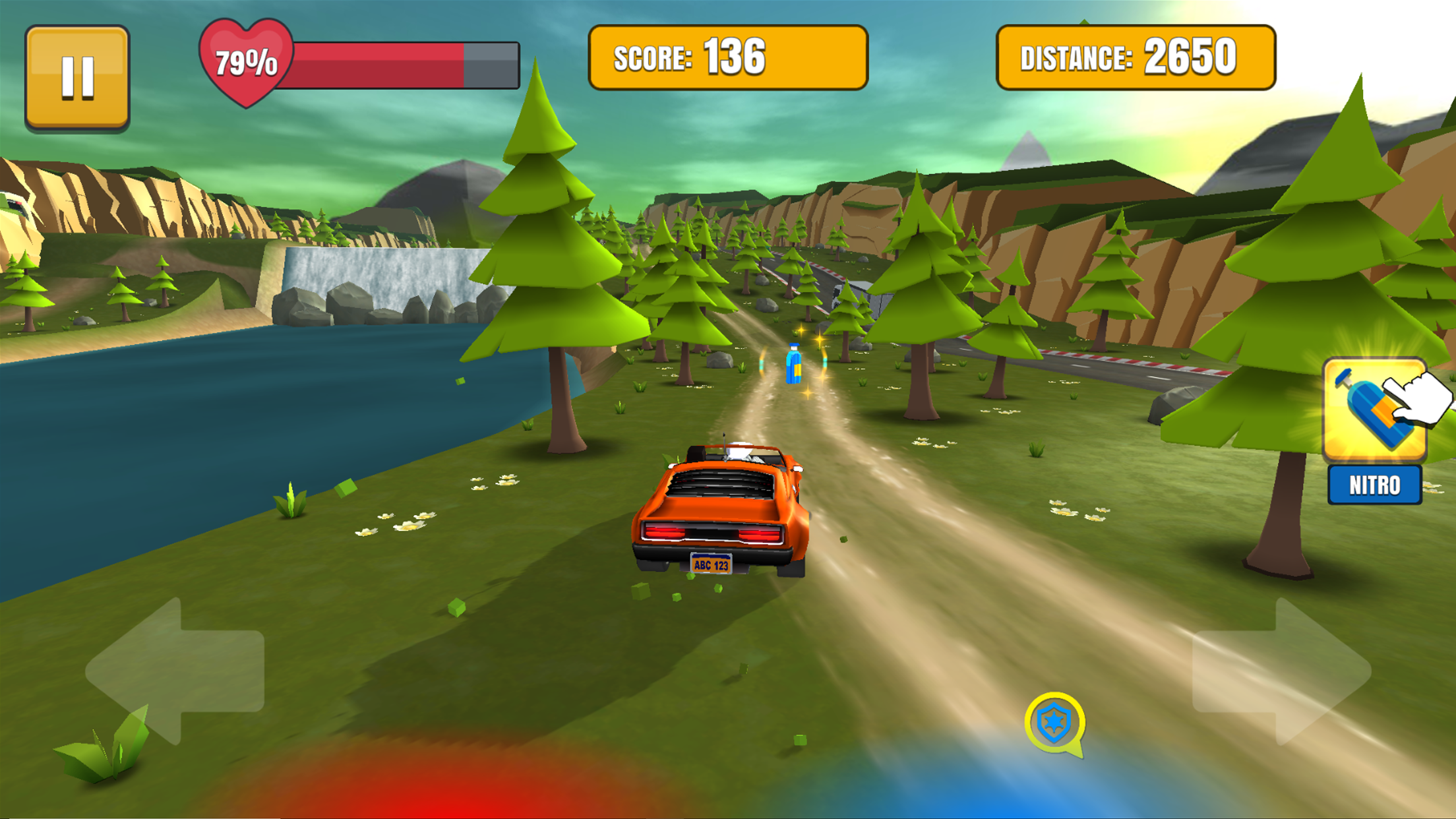Pause the game with the pause button

point(77,76)
